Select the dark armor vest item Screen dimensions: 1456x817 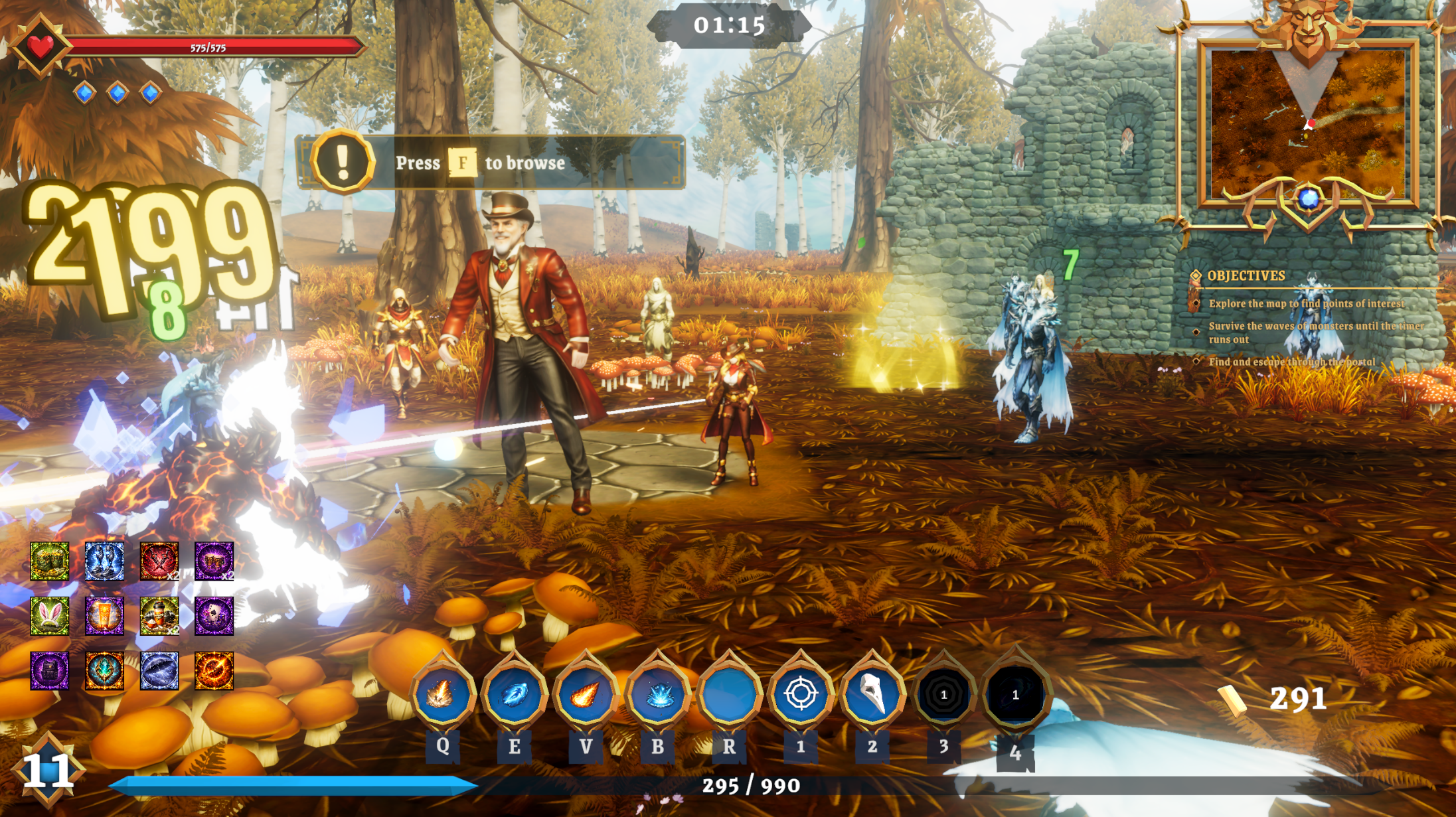(x=50, y=670)
